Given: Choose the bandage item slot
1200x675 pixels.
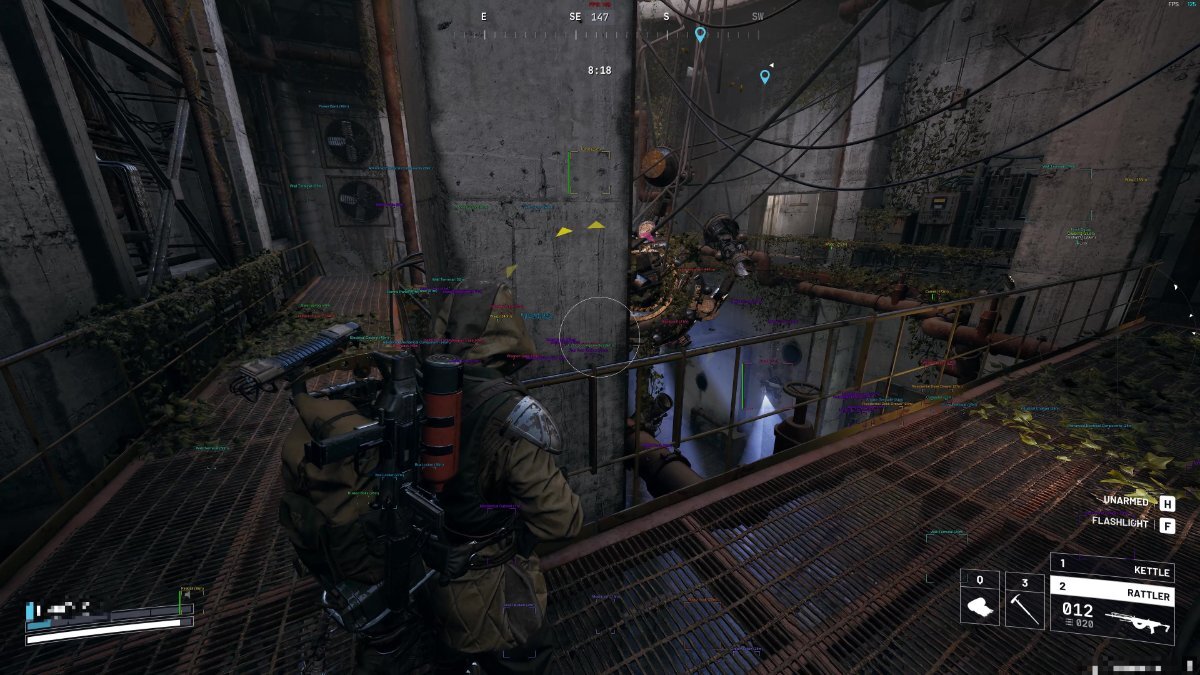Looking at the screenshot, I should pos(980,599).
